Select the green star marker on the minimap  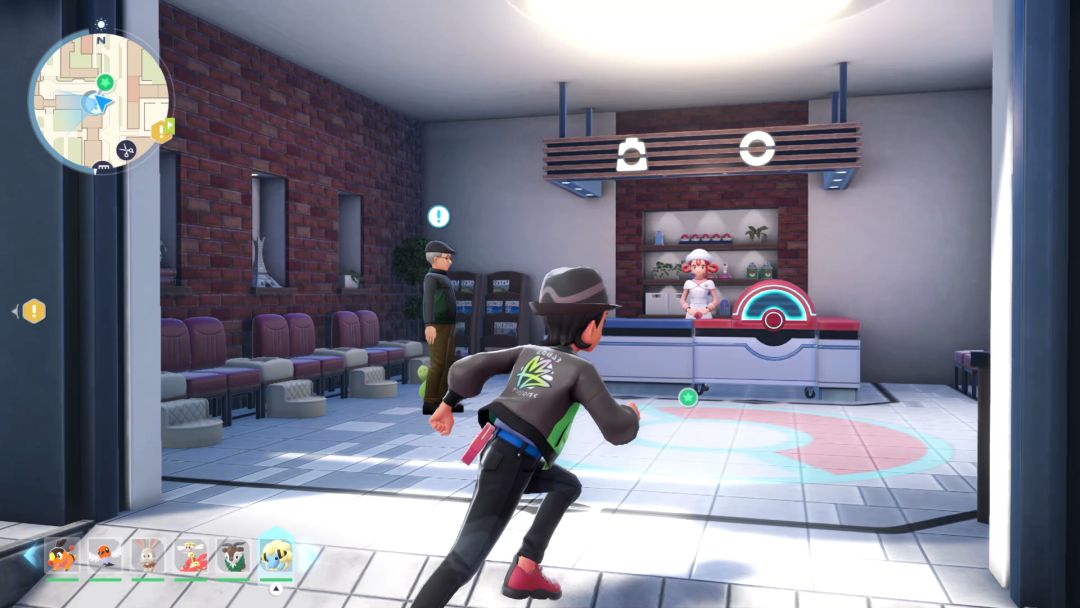click(106, 82)
